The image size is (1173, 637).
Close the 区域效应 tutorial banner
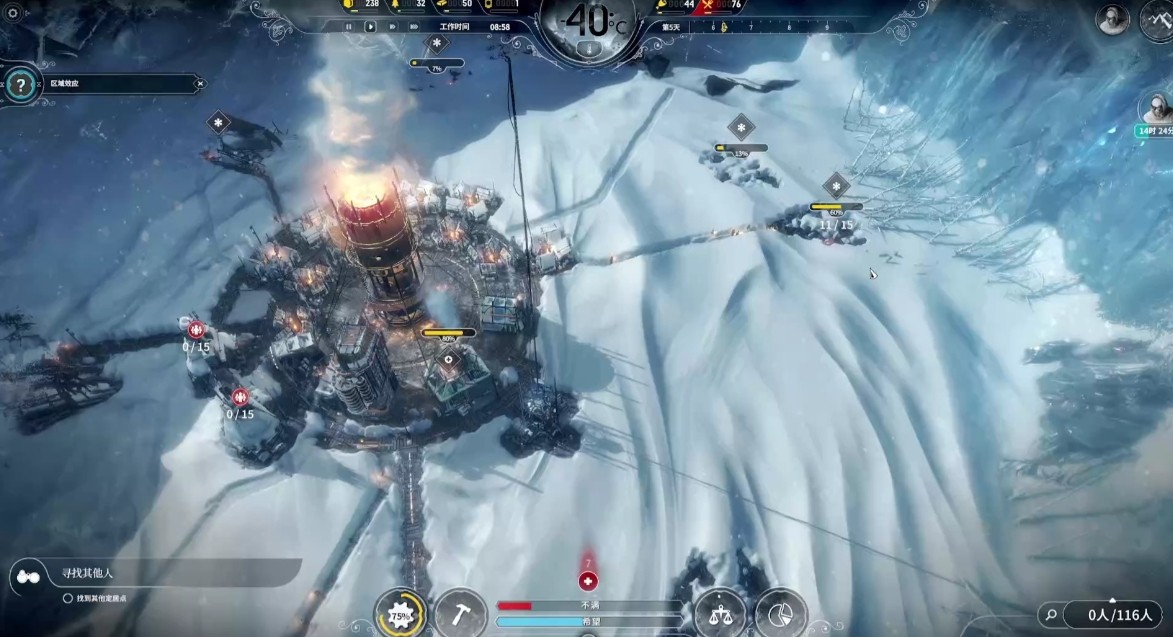[x=200, y=84]
